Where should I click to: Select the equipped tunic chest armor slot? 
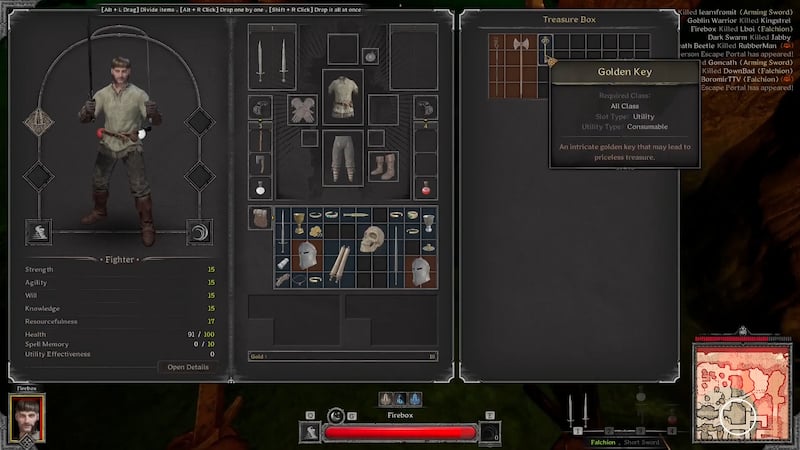(343, 97)
